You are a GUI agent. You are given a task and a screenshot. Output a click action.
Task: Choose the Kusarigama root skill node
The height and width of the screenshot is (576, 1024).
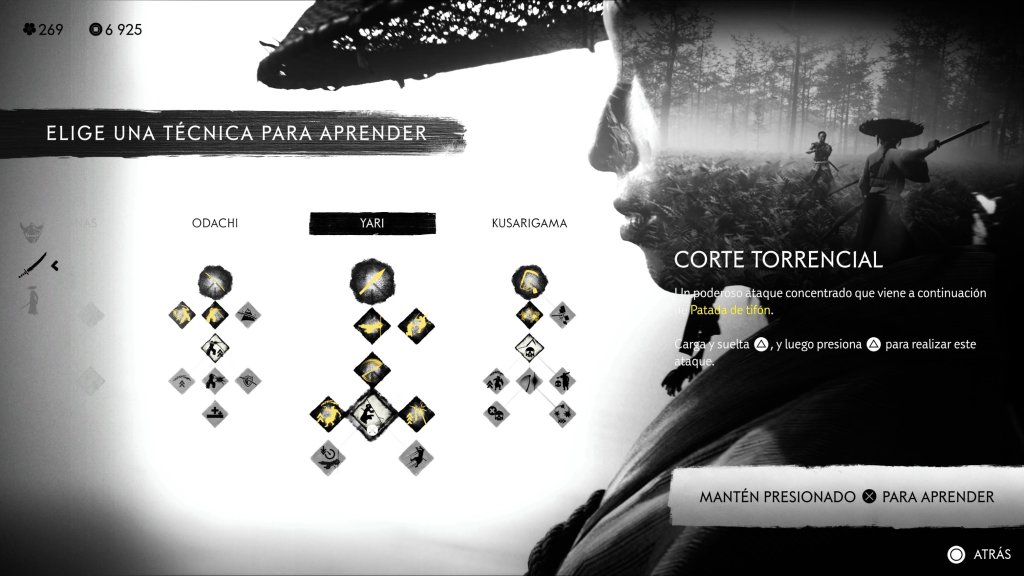coord(529,280)
